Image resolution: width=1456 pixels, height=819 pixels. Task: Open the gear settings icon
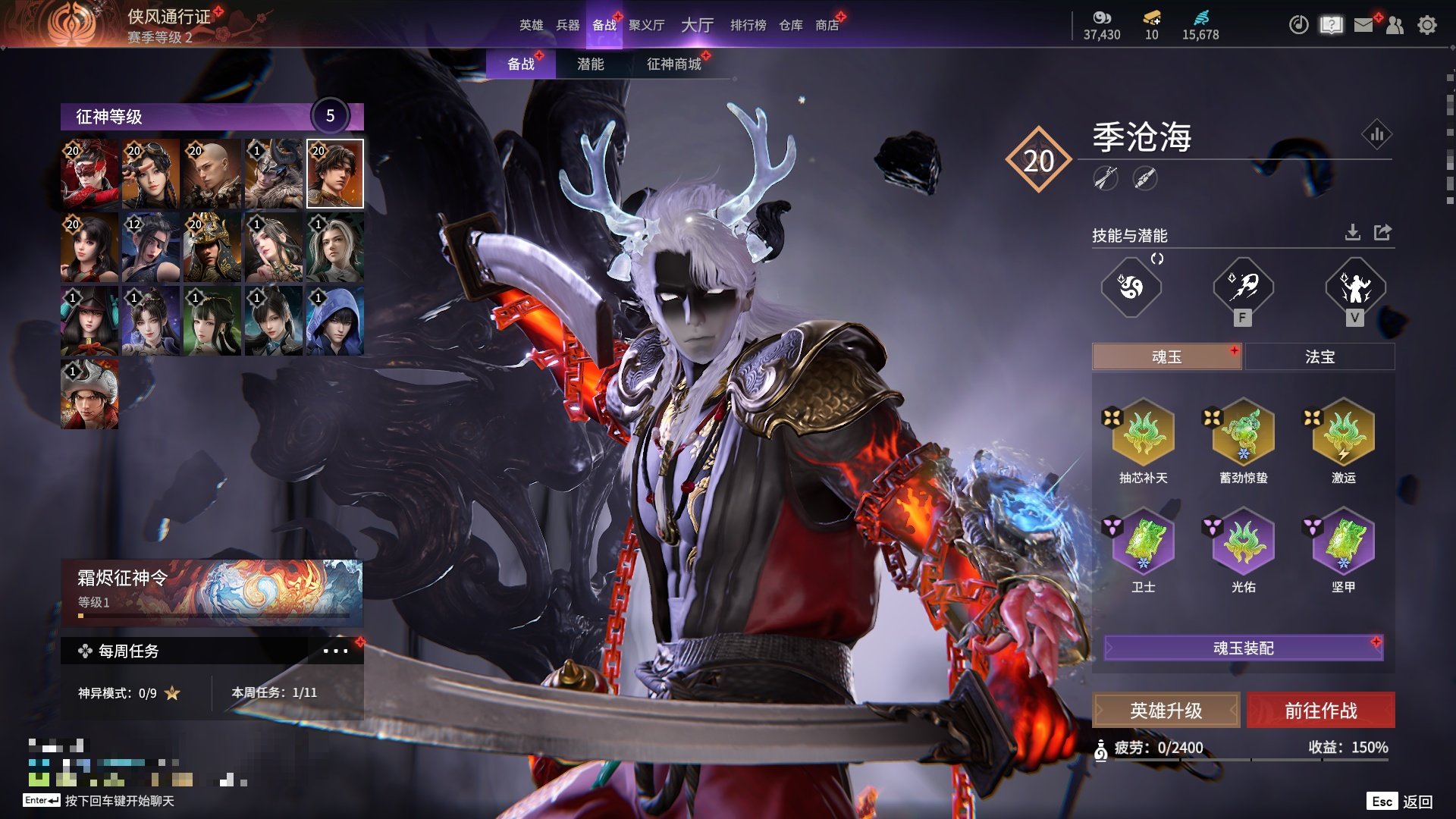1426,25
